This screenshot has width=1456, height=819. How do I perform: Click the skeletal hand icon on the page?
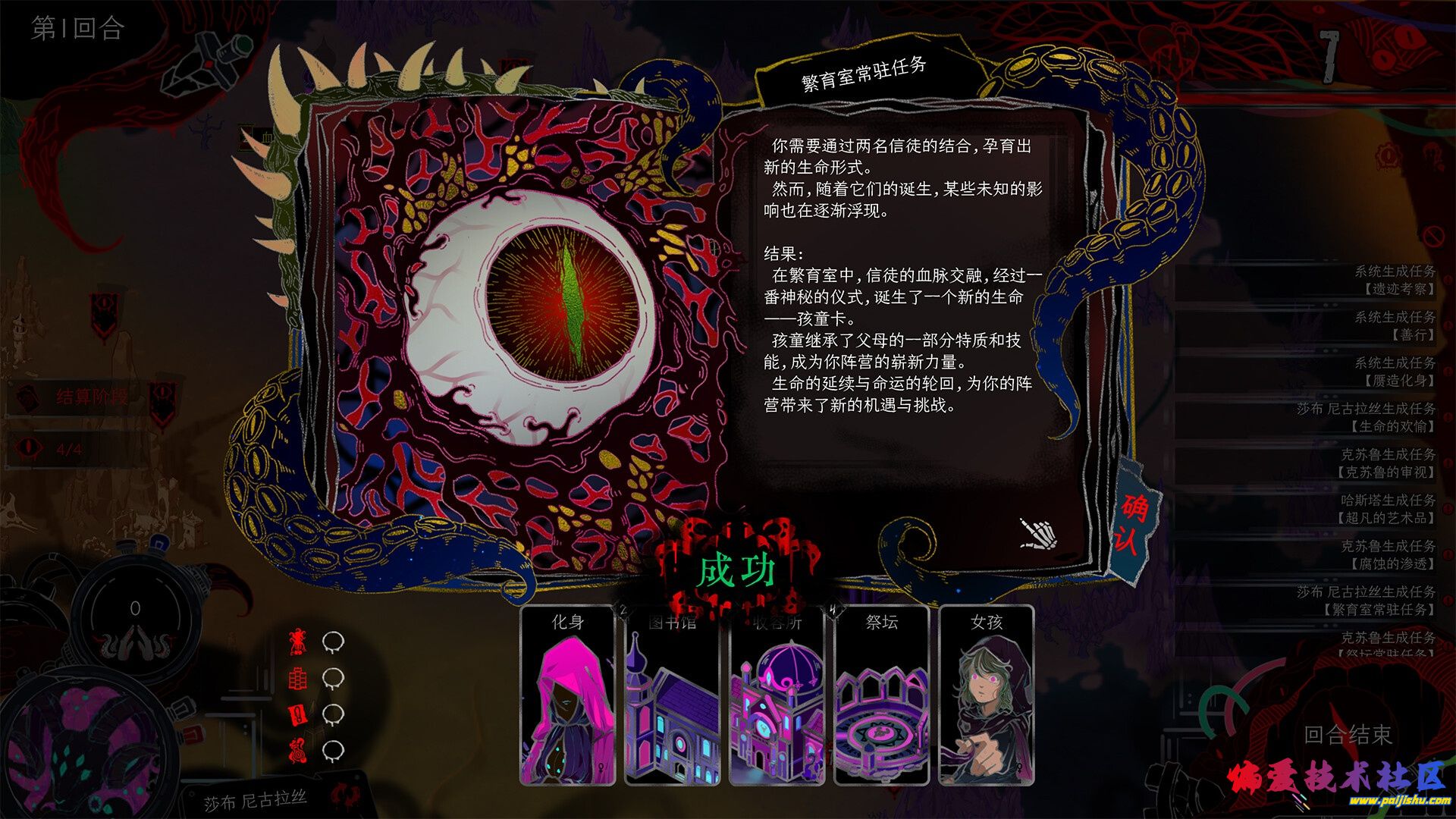pyautogui.click(x=1038, y=534)
